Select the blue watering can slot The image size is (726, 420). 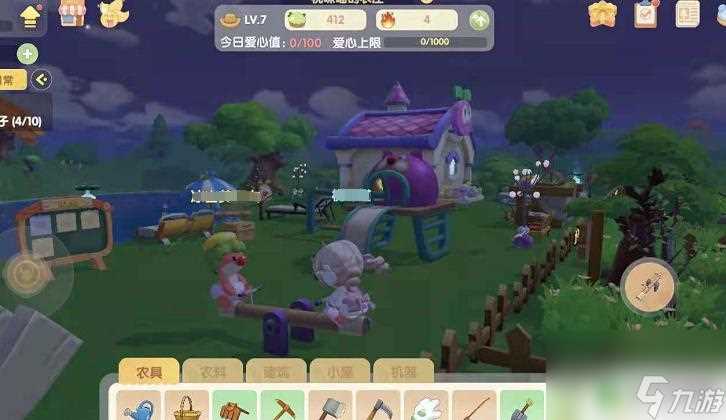[x=140, y=406]
